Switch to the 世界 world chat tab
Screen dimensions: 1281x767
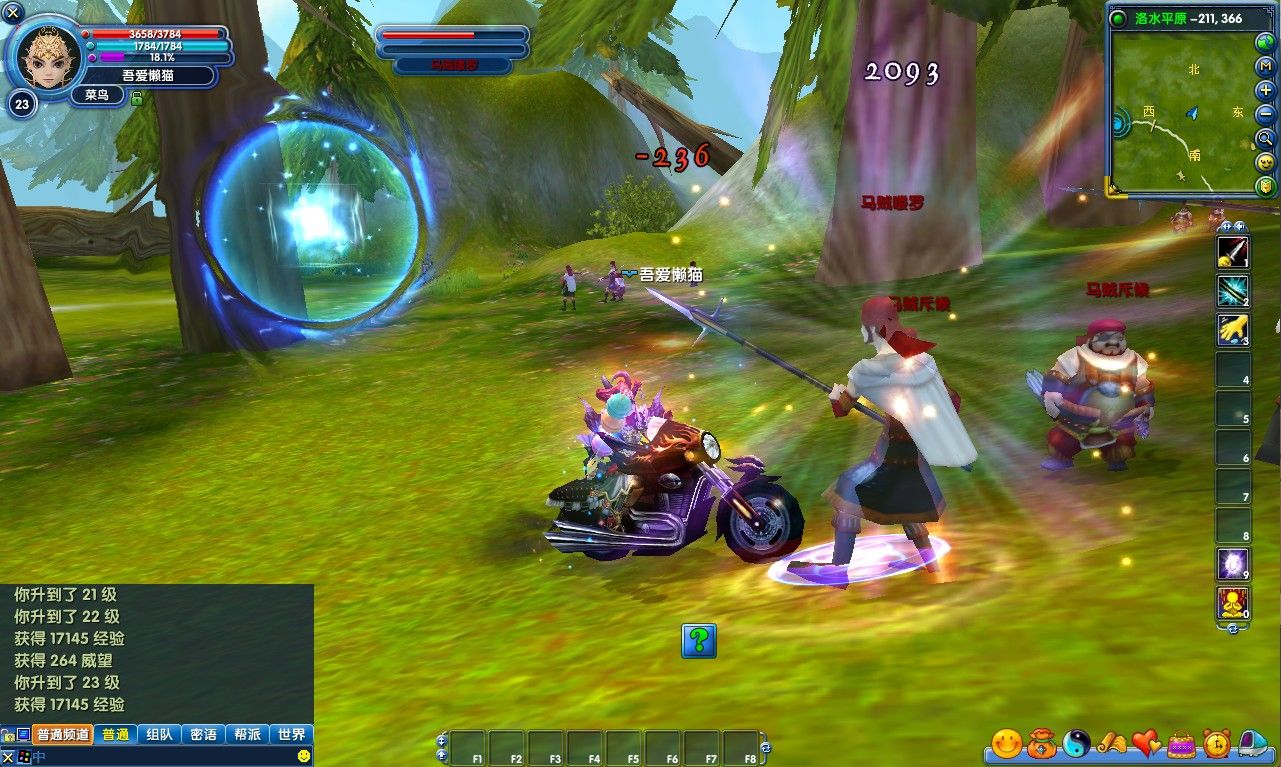[291, 734]
